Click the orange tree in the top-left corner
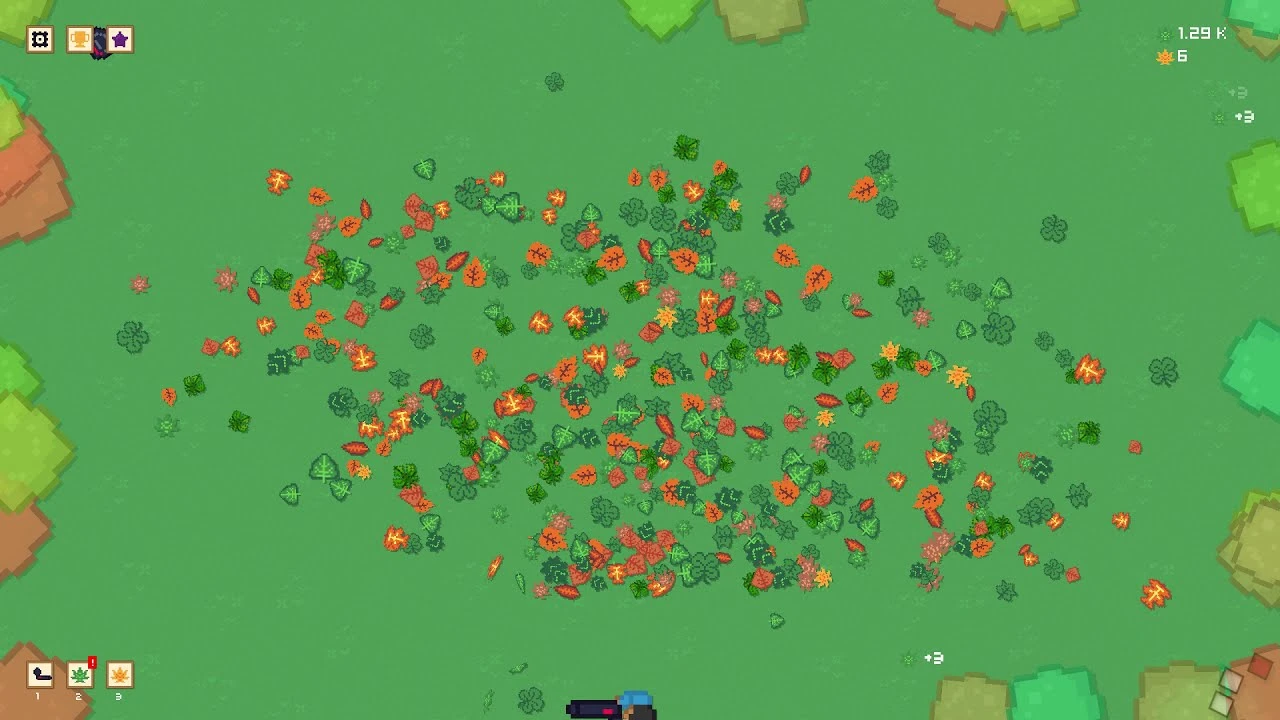 [30, 180]
